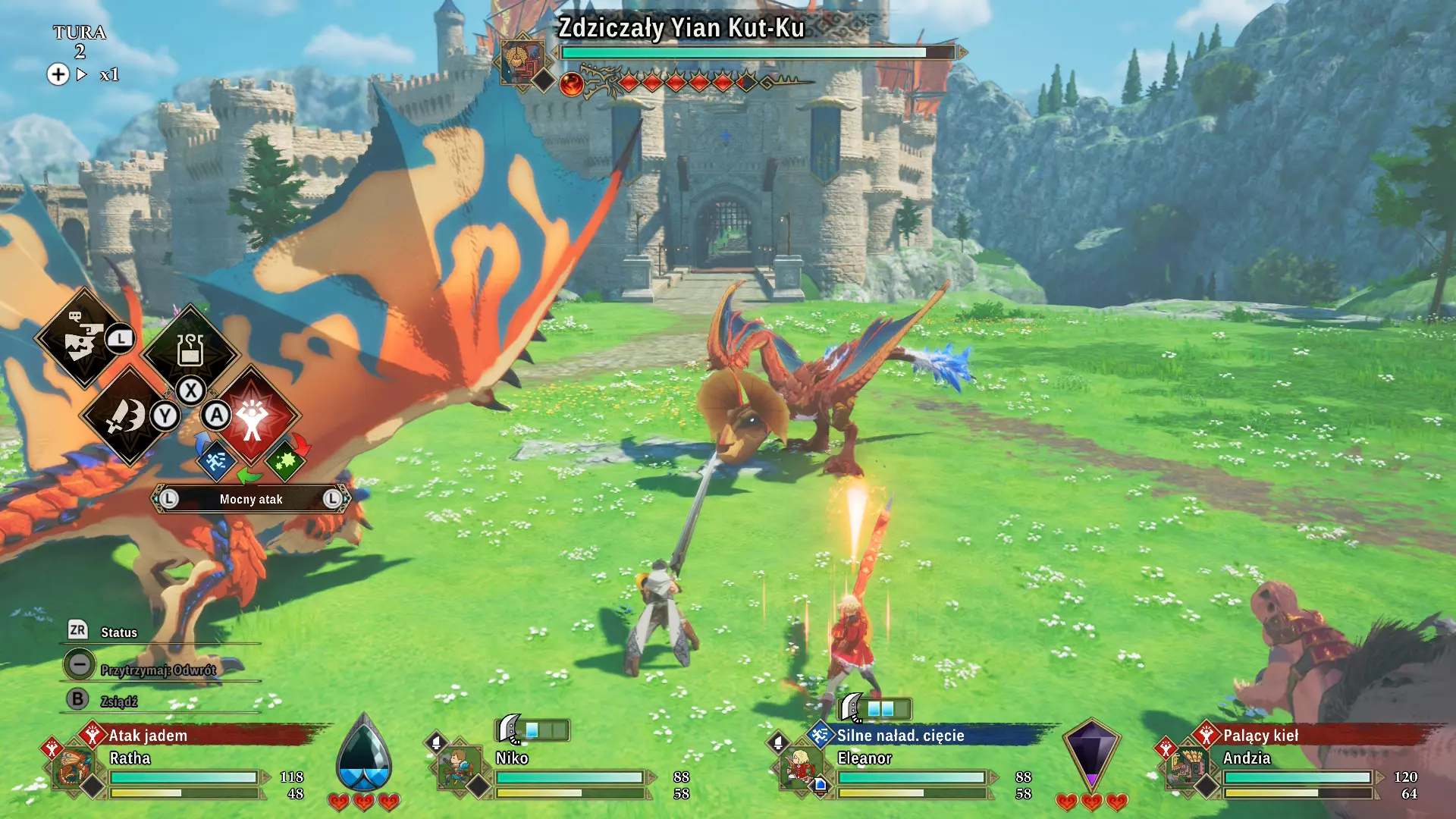
Task: Select Ratha's portrait in the party bar
Action: (74, 767)
